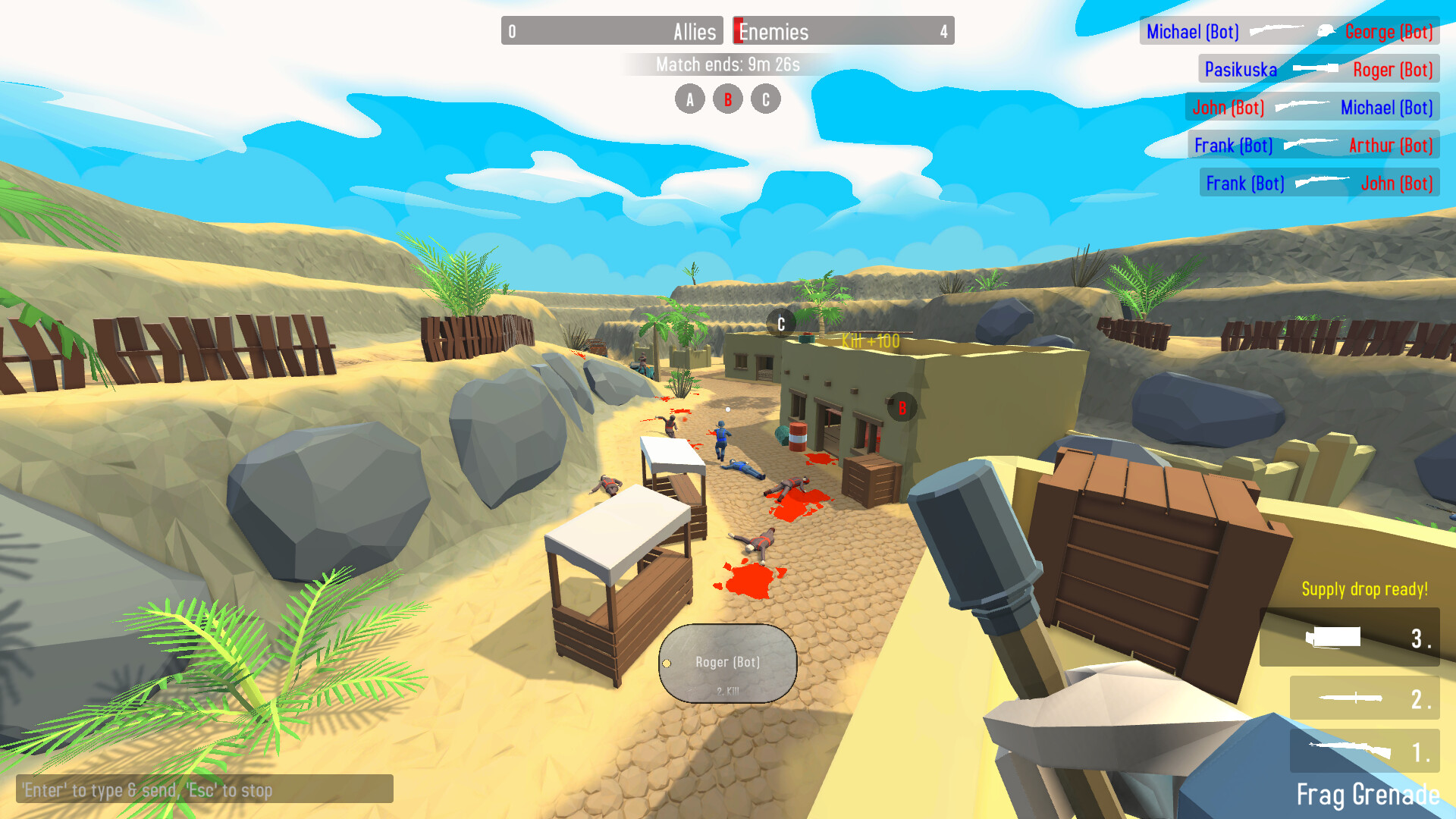
Task: Click objective marker B on the building
Action: [902, 408]
